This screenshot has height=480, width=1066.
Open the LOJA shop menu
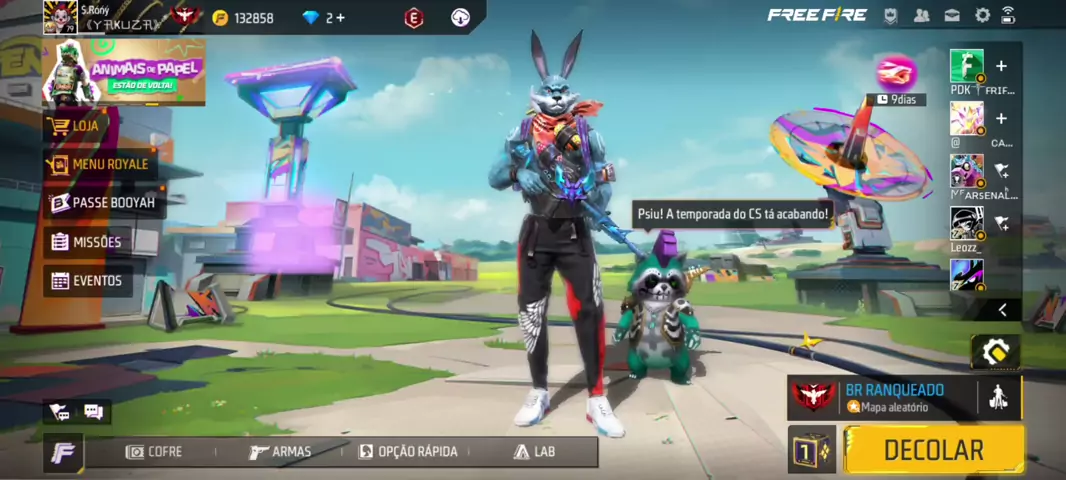85,126
